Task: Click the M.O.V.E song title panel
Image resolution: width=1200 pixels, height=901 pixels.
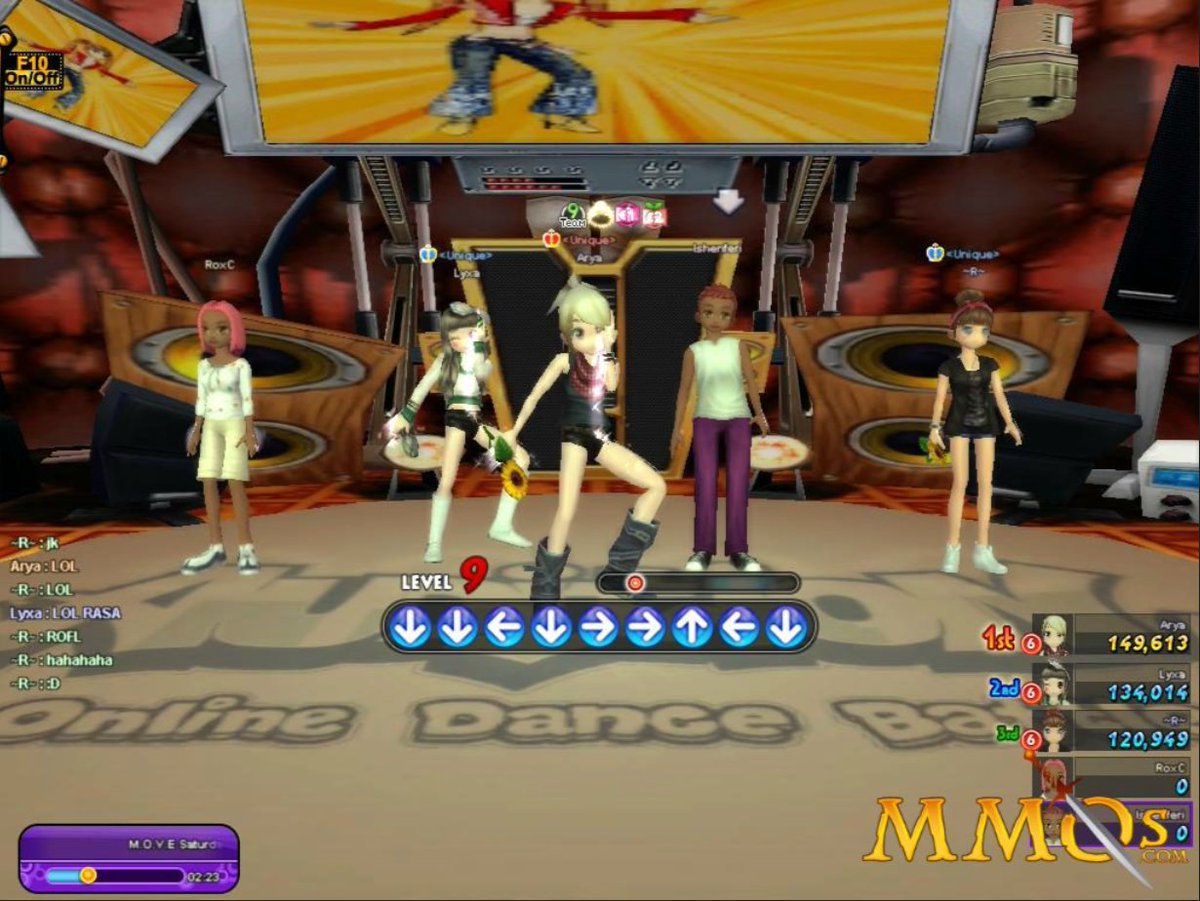Action: [128, 846]
